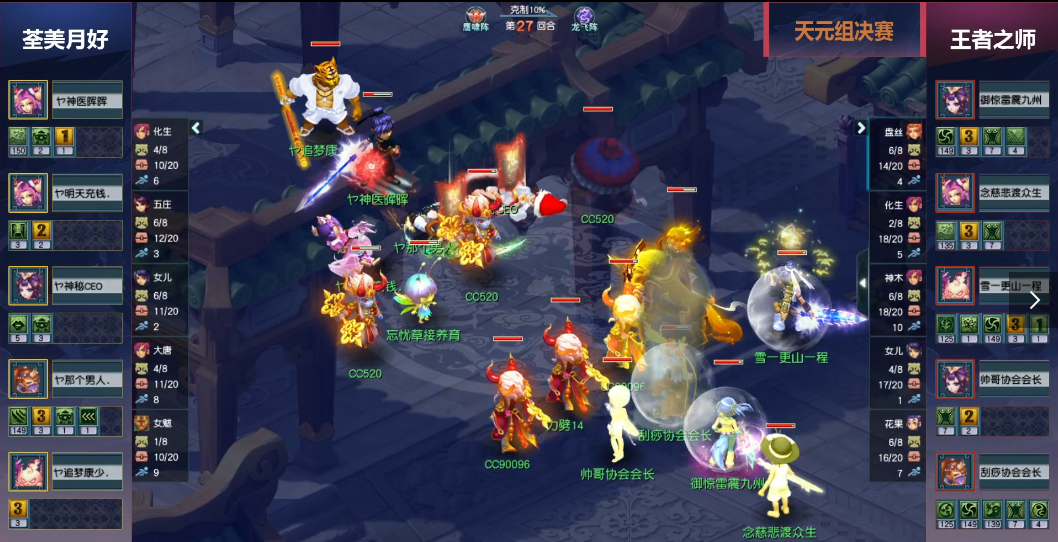Click the white next arrow on right edge
This screenshot has width=1058, height=542.
tap(1035, 299)
